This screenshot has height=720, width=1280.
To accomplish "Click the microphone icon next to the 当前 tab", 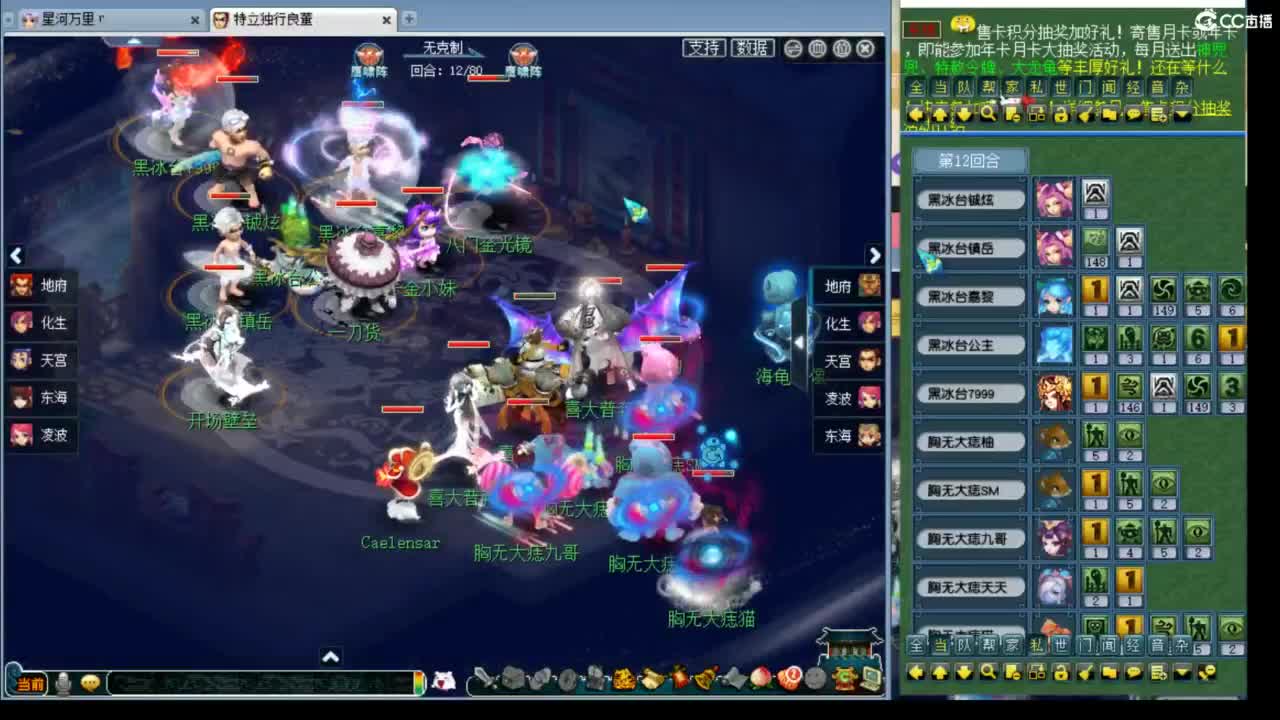I will click(x=64, y=681).
